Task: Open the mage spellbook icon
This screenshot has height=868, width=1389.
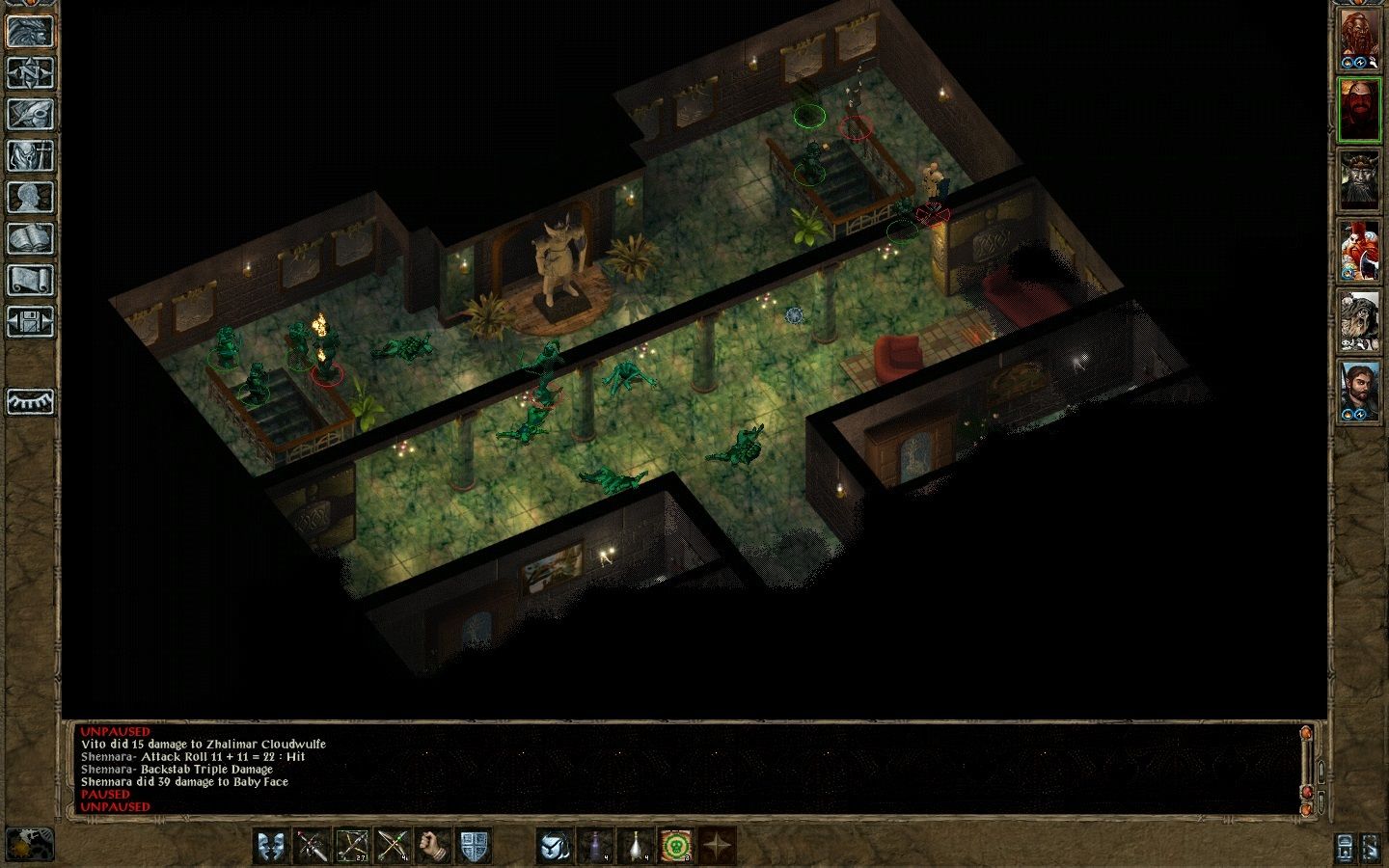Action: [x=31, y=238]
